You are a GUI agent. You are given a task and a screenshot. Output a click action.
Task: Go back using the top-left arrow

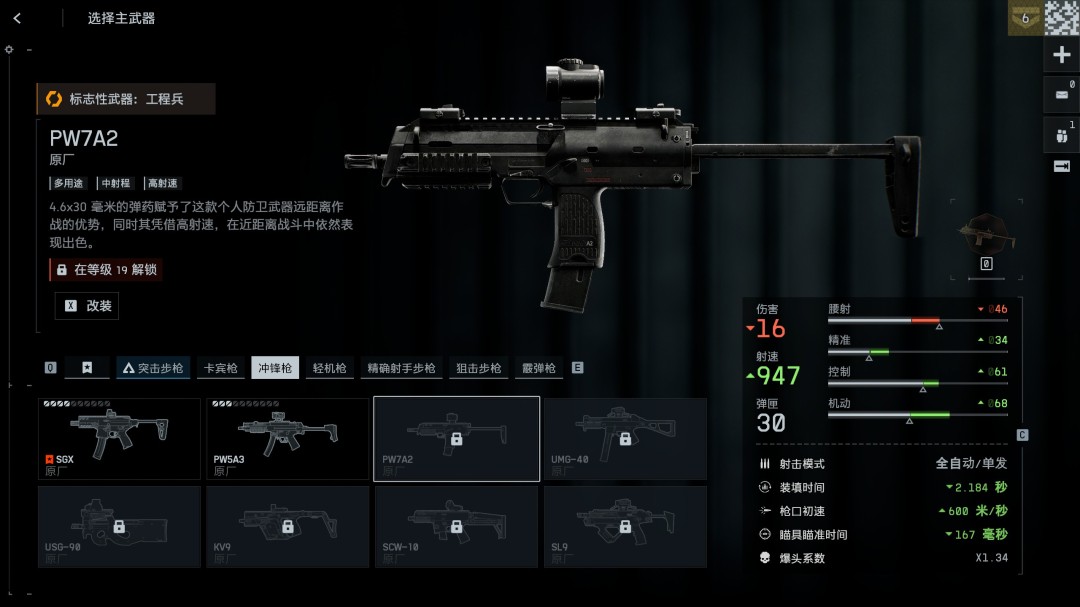(17, 18)
